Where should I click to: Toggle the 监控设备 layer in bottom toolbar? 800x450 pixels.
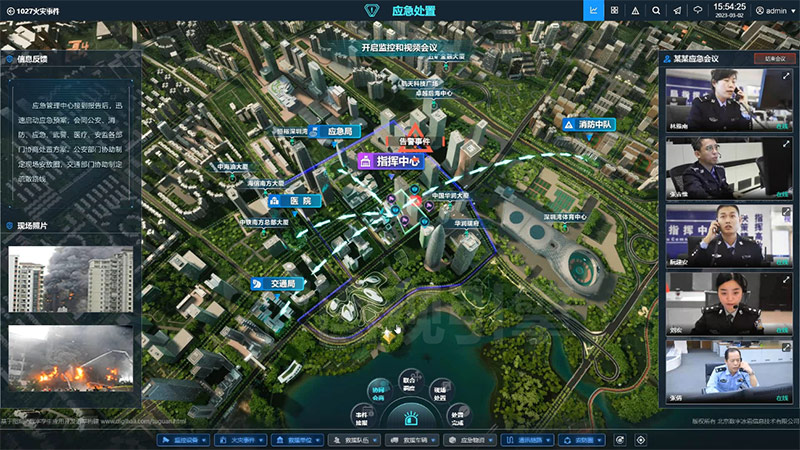pos(184,439)
